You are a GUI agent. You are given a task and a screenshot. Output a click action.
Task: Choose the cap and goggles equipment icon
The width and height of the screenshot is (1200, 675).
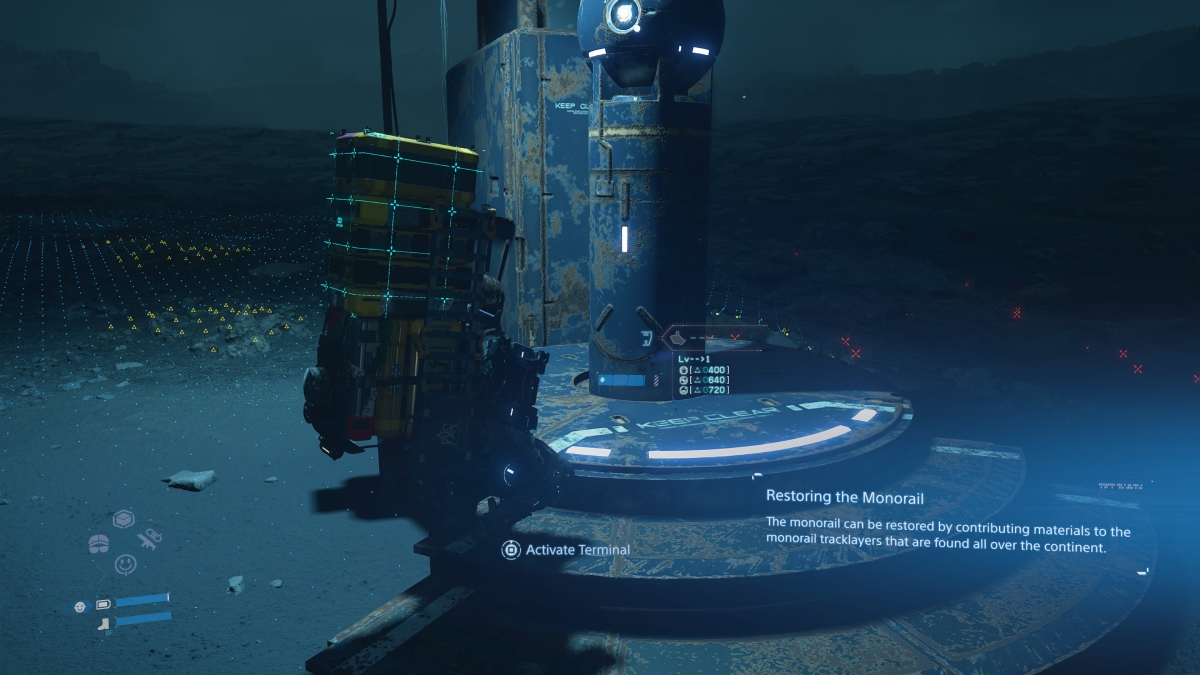[x=100, y=543]
